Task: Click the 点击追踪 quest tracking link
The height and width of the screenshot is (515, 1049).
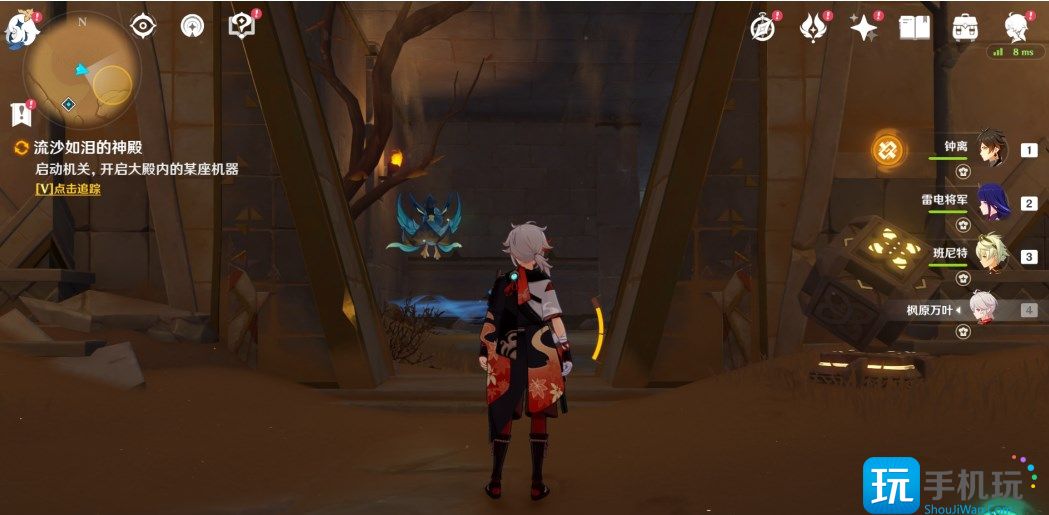Action: tap(68, 188)
